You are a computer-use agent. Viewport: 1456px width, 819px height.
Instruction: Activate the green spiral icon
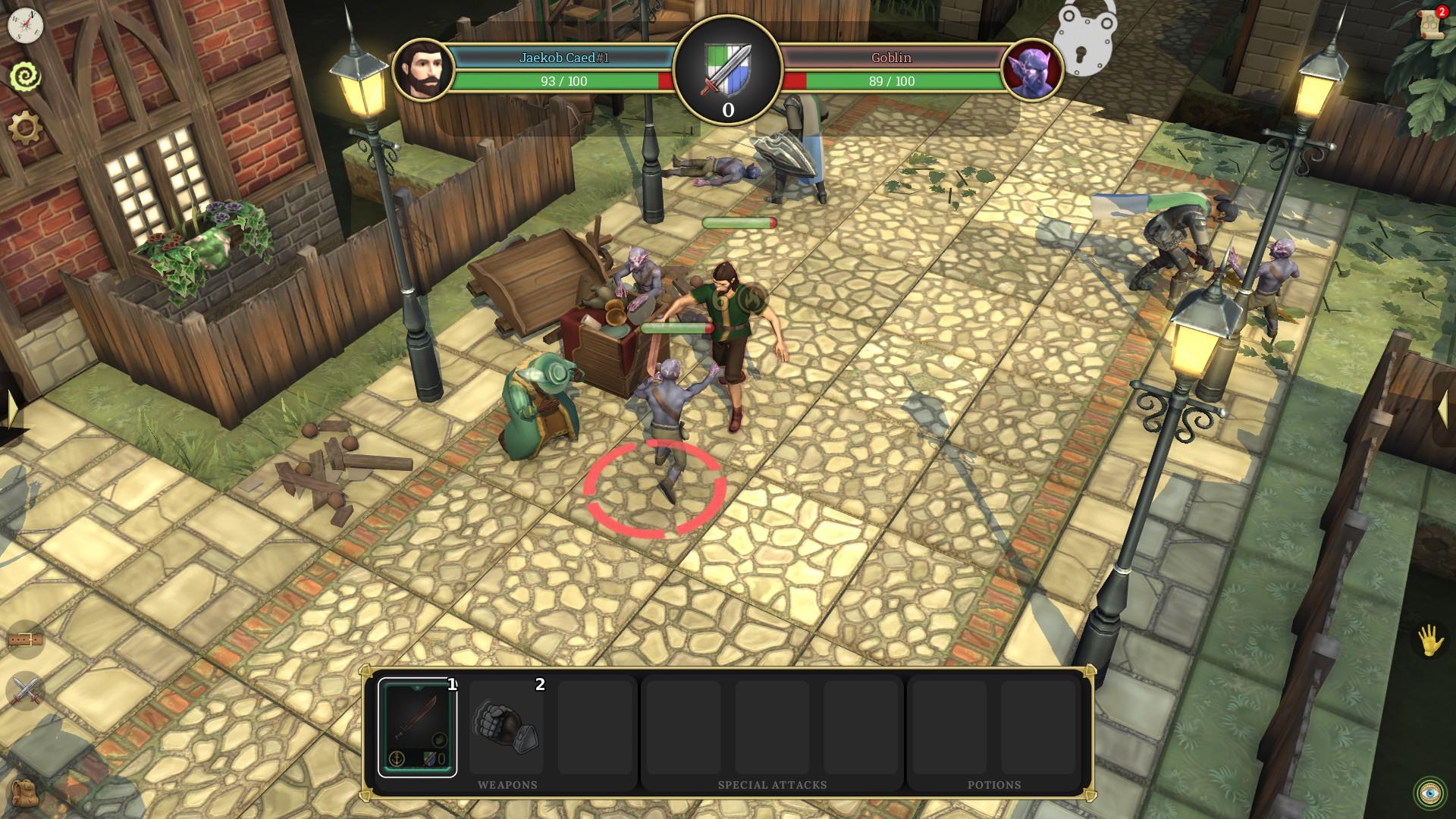[x=25, y=77]
